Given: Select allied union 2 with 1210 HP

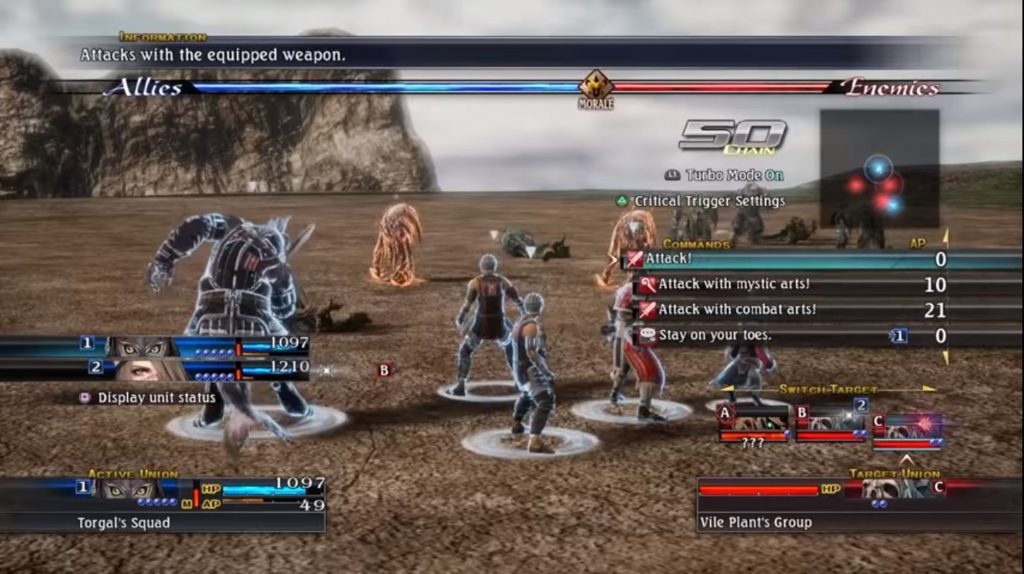Looking at the screenshot, I should click(x=195, y=369).
